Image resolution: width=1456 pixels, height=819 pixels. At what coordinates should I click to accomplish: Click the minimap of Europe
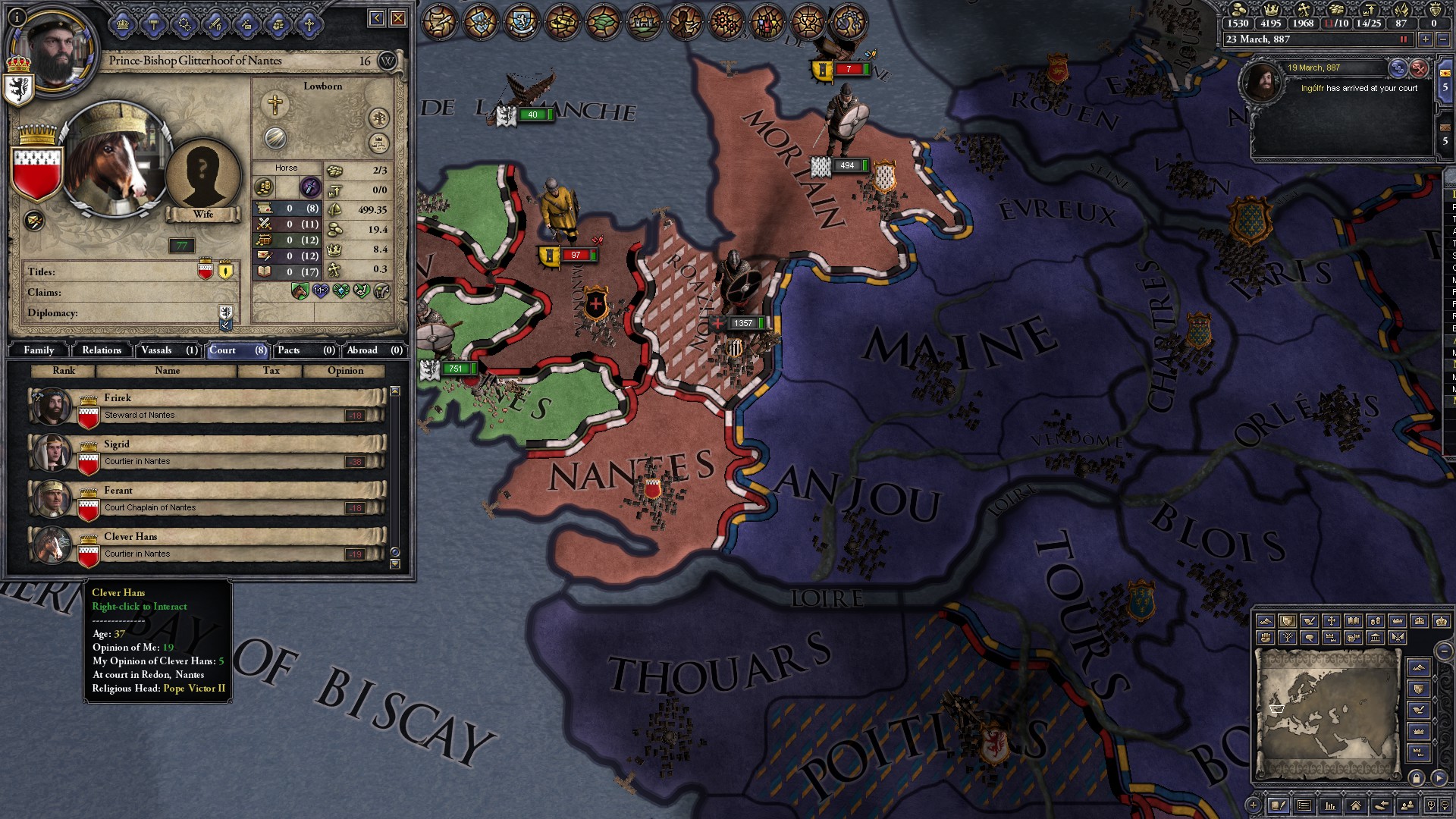(x=1327, y=713)
